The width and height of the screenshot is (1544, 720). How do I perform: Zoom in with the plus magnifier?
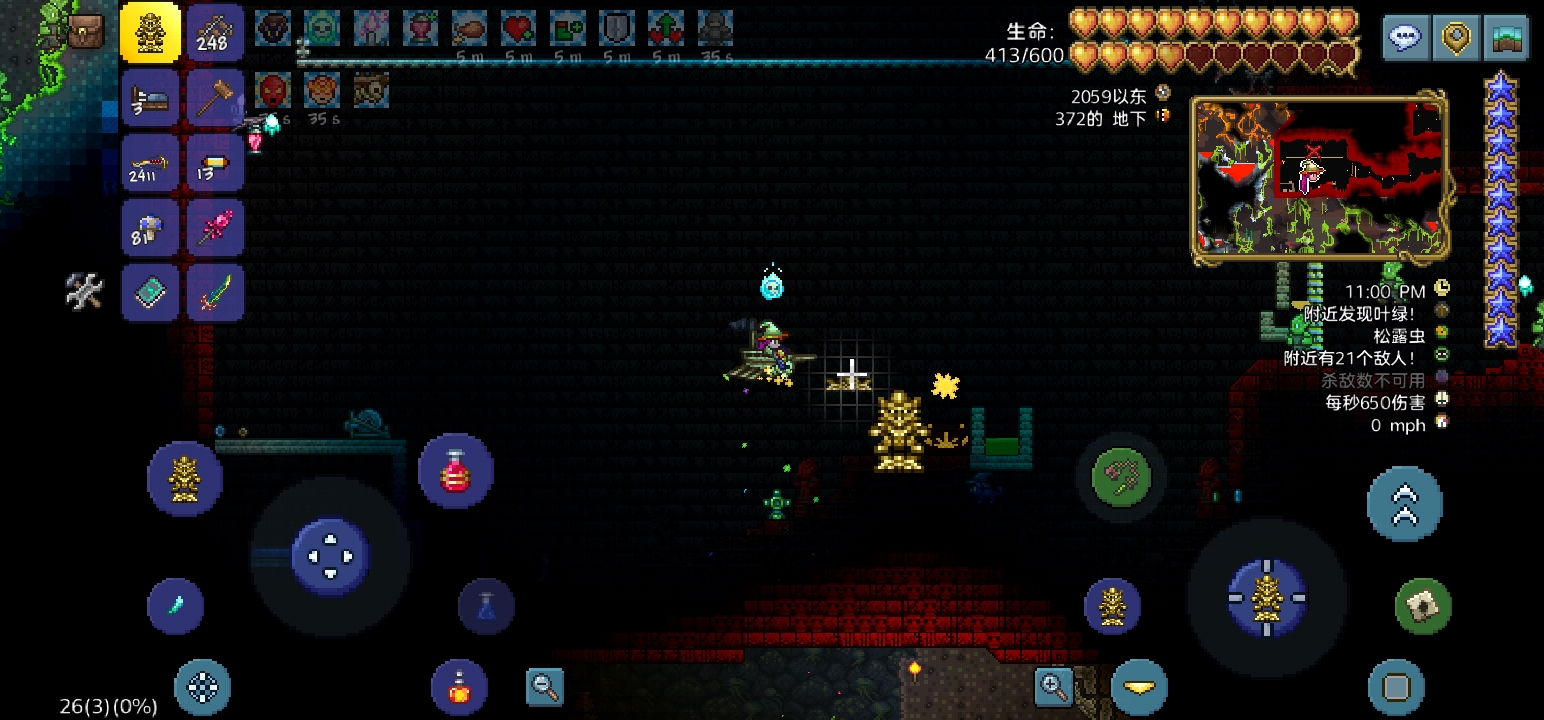pos(1053,686)
